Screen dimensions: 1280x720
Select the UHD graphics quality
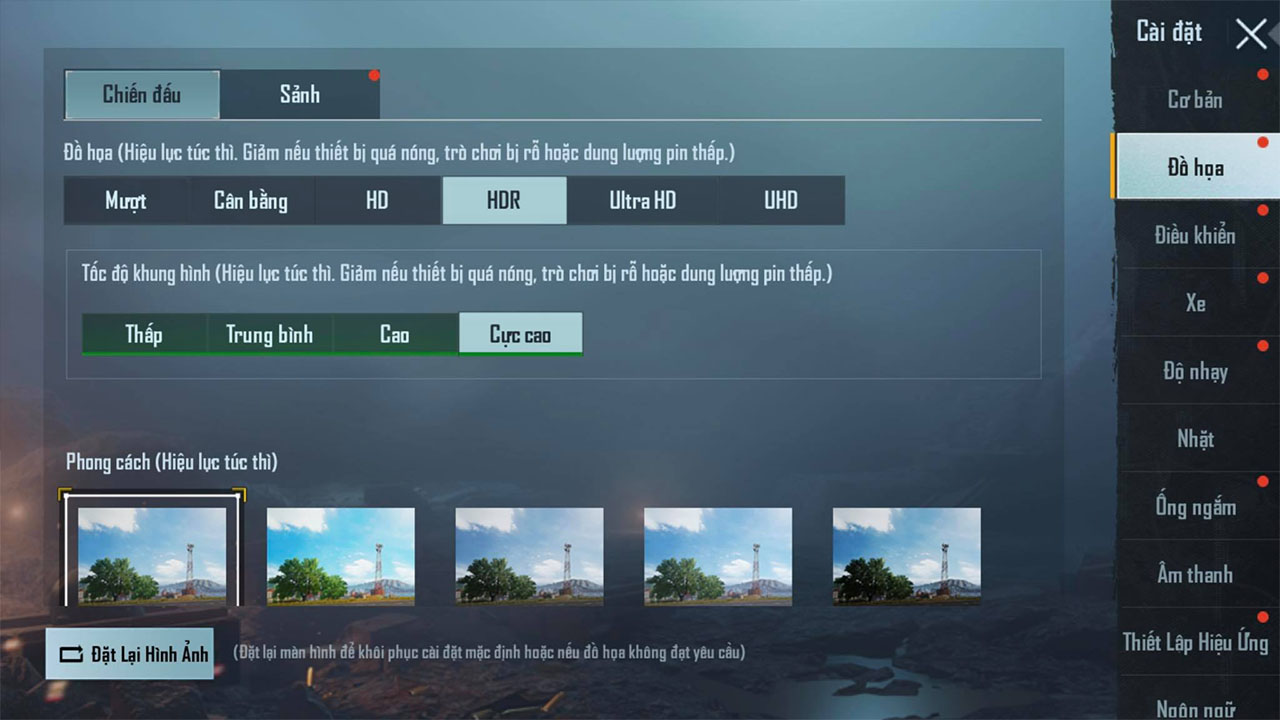point(781,200)
